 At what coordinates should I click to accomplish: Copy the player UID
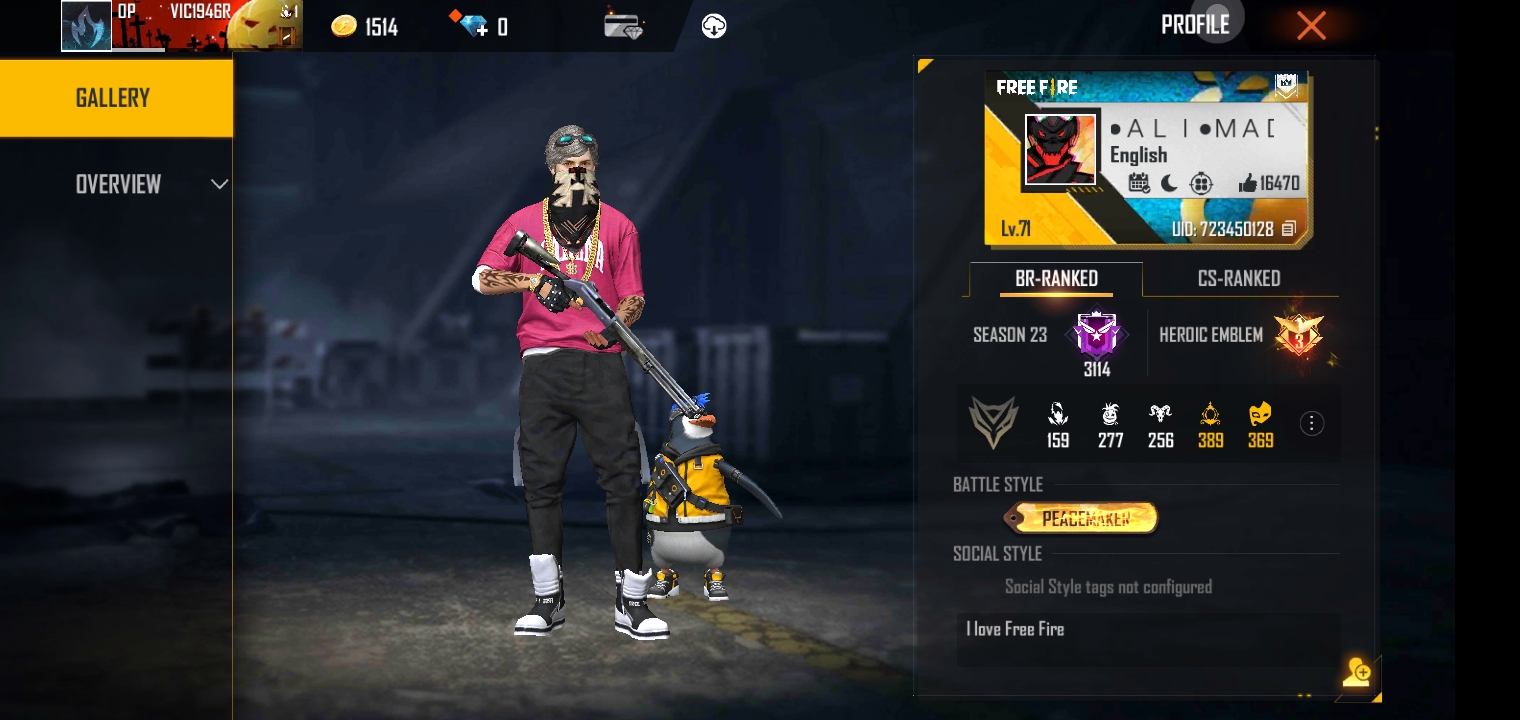pyautogui.click(x=1289, y=229)
